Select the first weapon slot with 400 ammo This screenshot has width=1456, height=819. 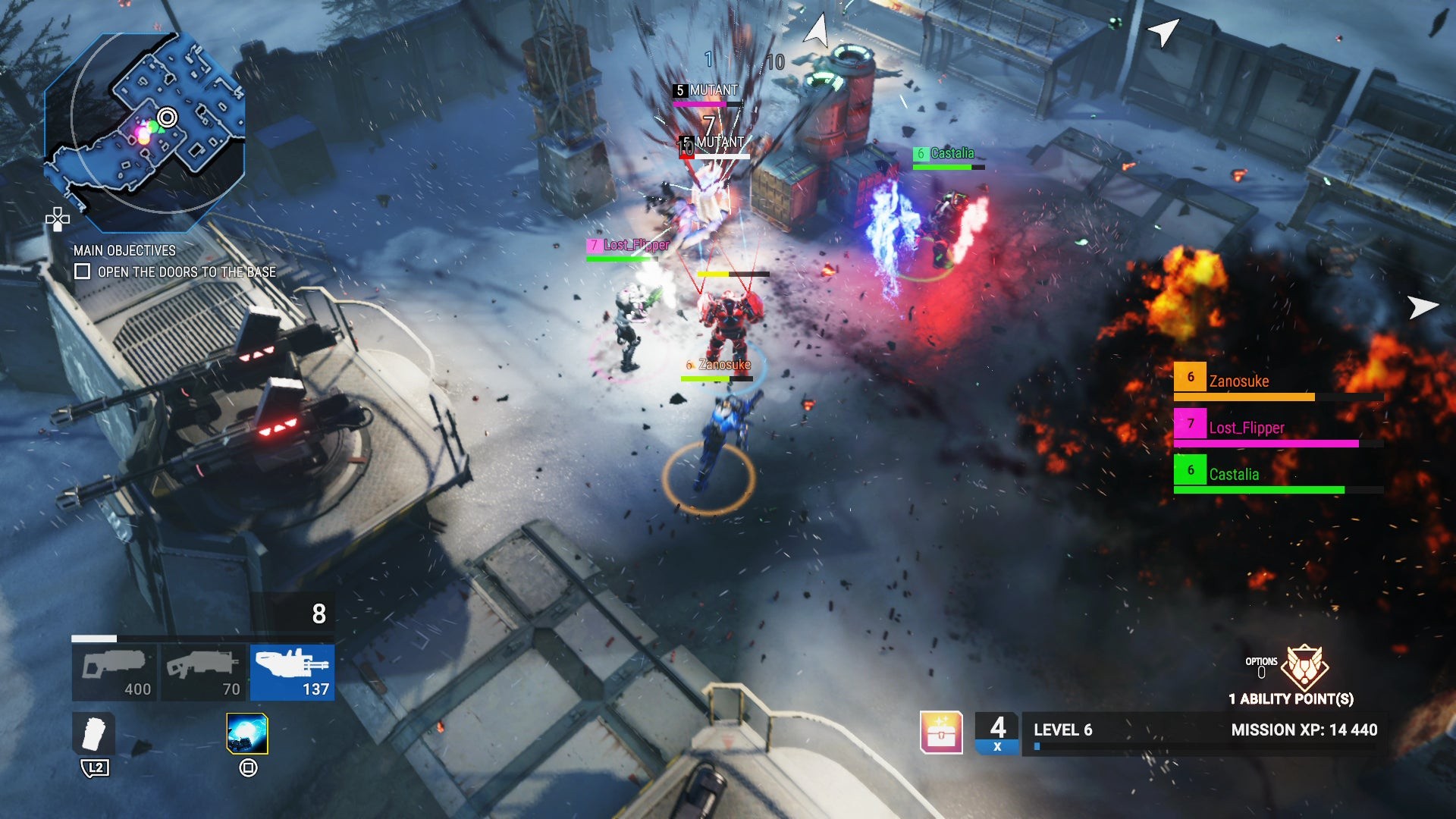pyautogui.click(x=115, y=673)
